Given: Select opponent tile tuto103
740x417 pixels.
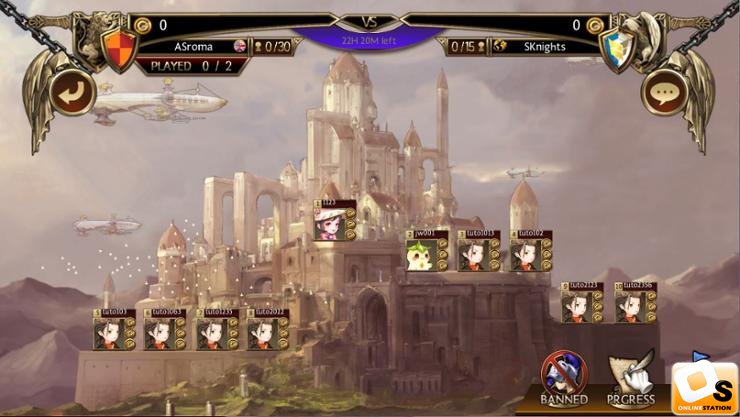Looking at the screenshot, I should pos(113,331).
